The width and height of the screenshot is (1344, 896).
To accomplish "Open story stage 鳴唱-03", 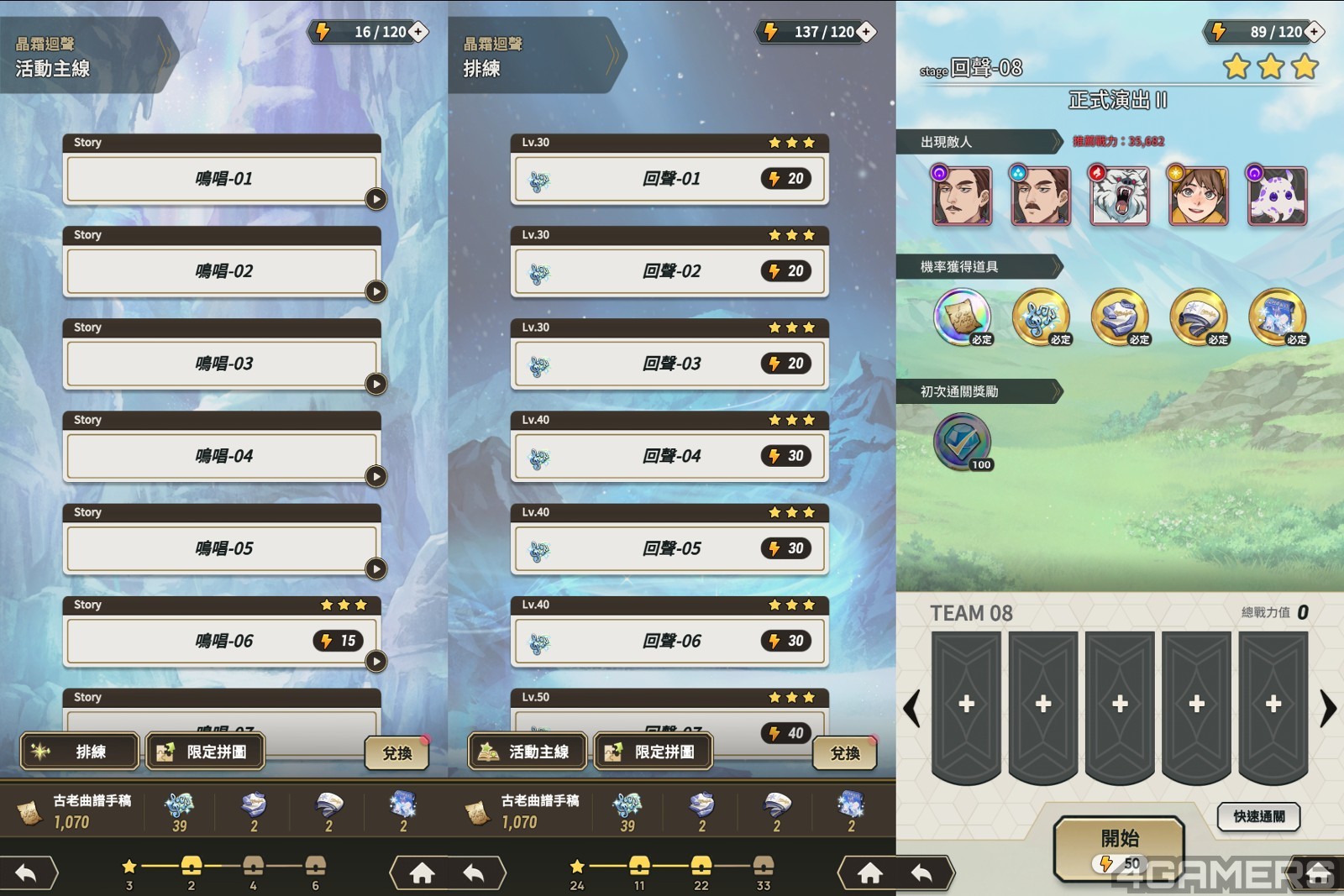I will (x=222, y=364).
